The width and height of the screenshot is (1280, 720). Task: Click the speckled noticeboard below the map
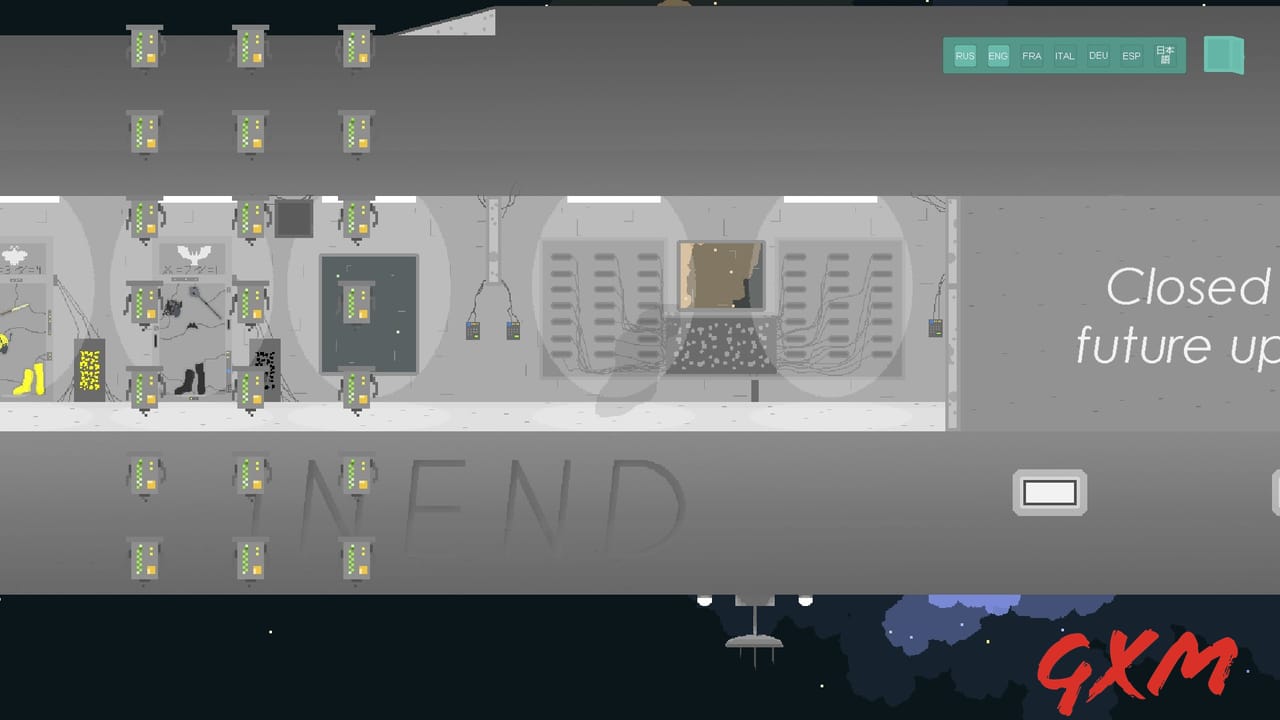pos(721,345)
